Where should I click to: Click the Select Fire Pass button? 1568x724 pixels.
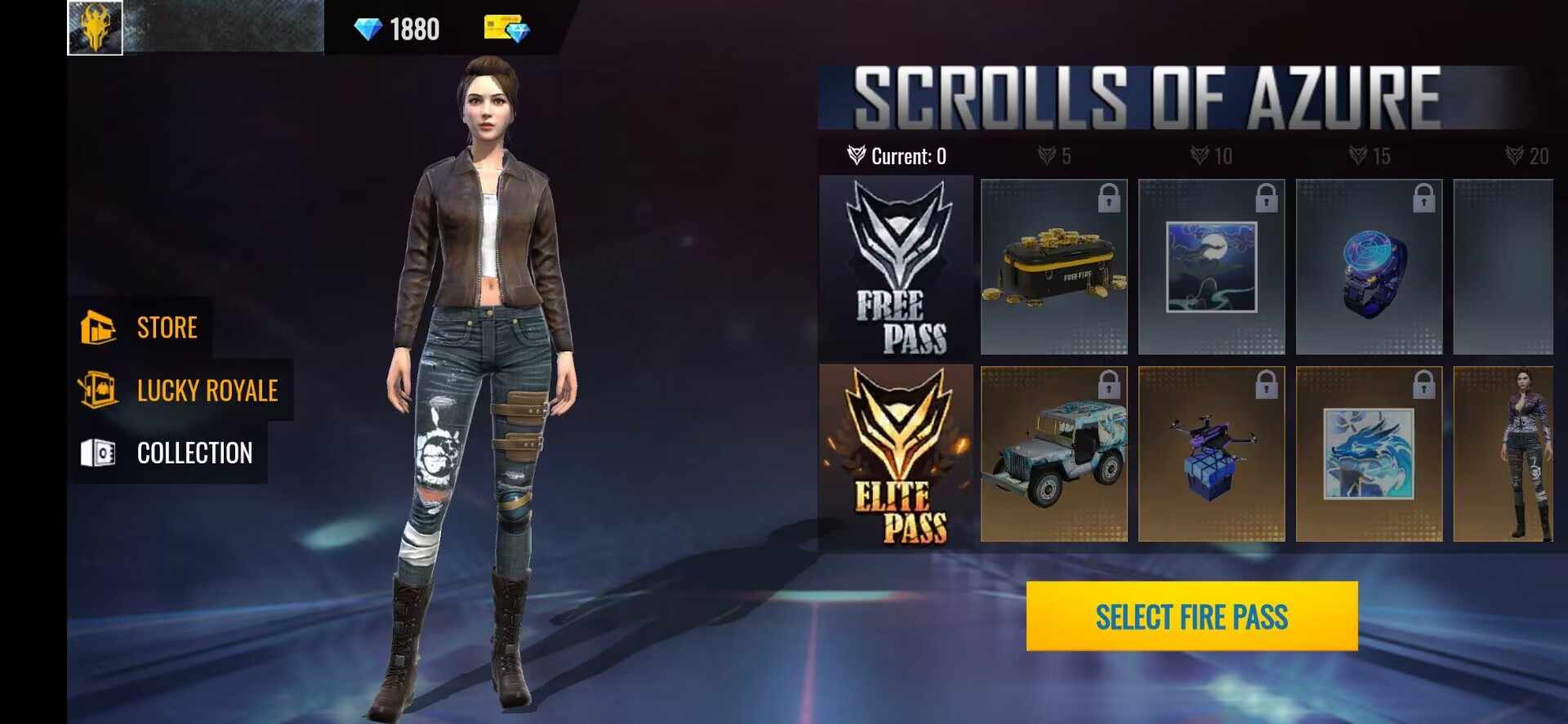click(x=1192, y=616)
